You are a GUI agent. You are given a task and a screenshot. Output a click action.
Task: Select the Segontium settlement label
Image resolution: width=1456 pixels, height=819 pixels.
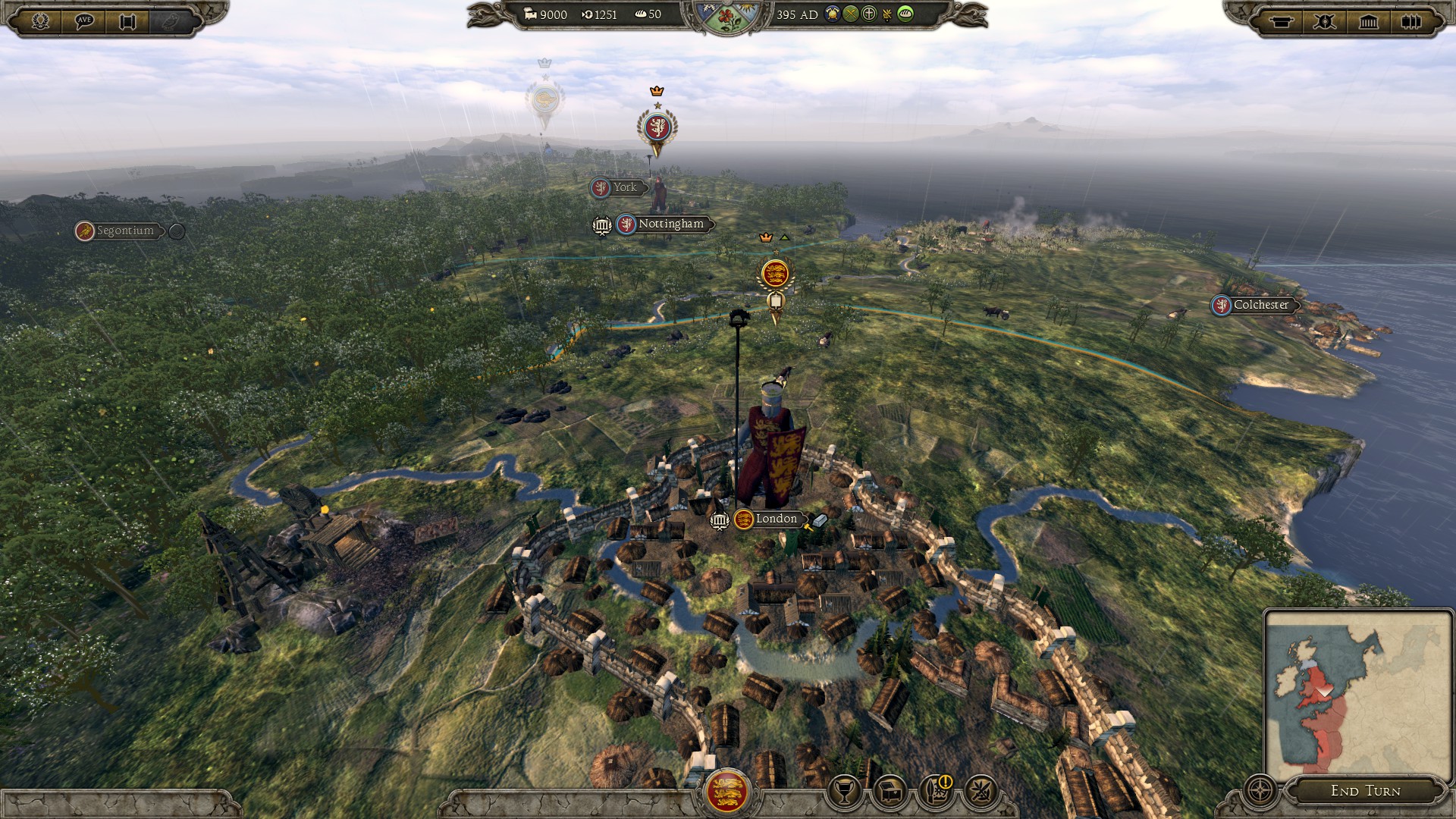[x=124, y=231]
